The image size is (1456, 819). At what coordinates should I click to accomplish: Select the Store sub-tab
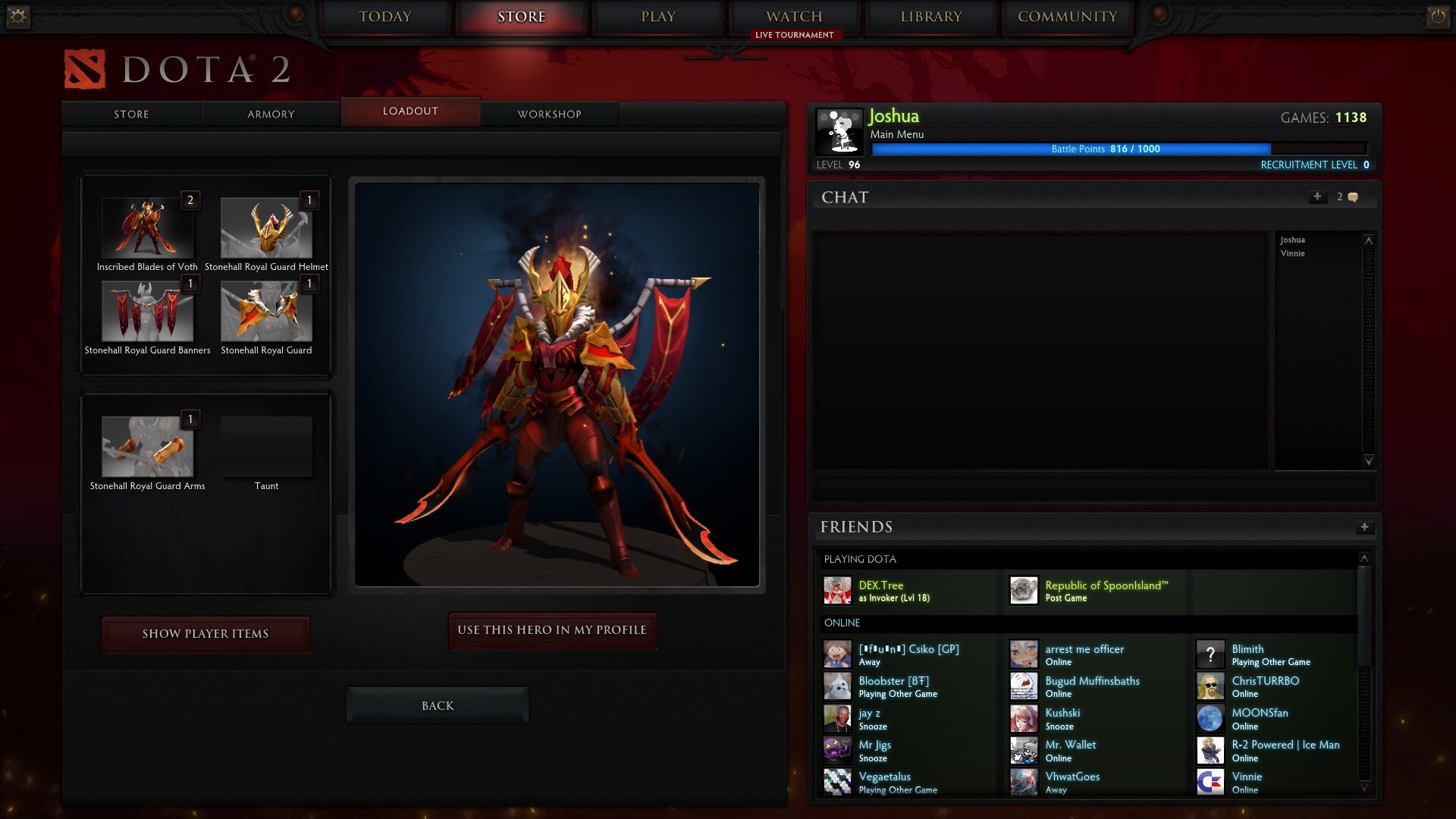pyautogui.click(x=131, y=114)
